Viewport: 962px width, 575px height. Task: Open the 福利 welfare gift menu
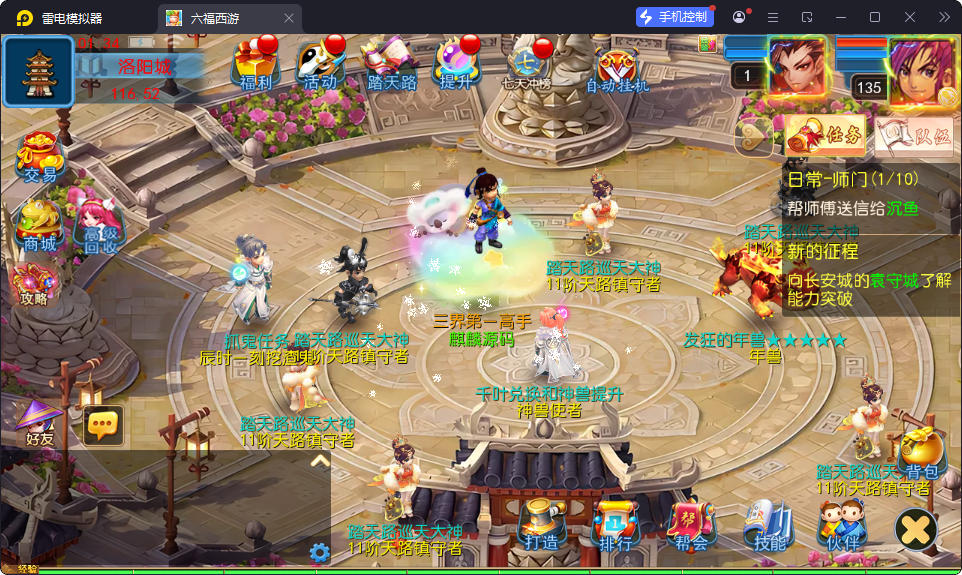(x=256, y=66)
